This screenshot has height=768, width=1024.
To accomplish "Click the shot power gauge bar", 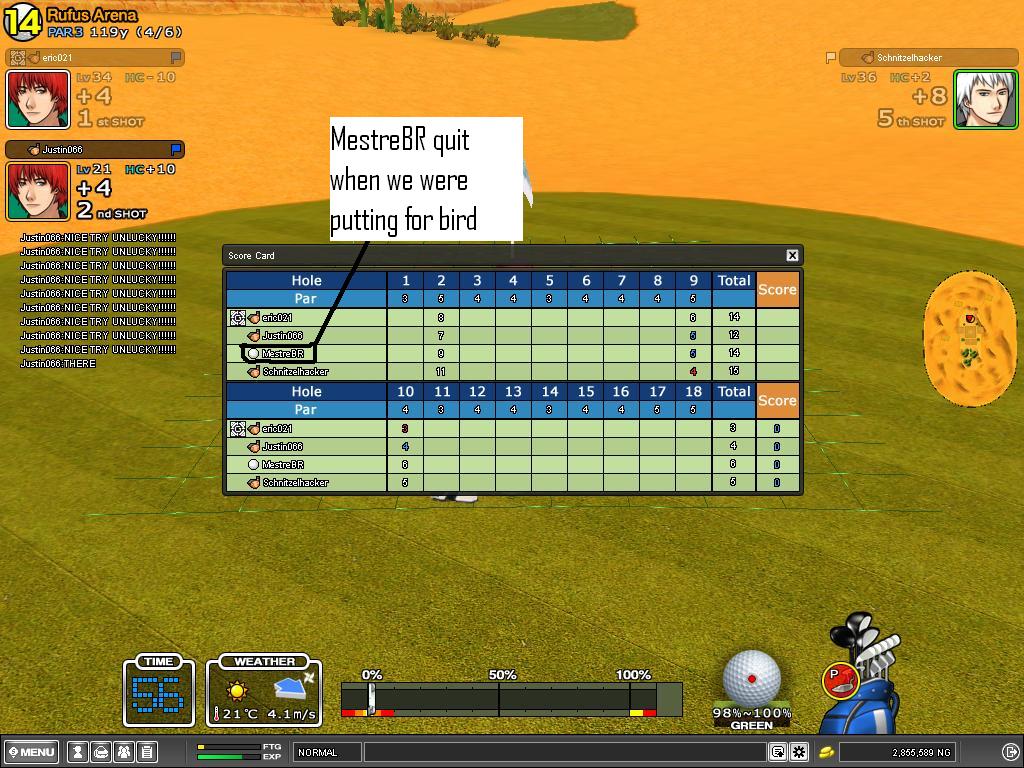I will point(511,699).
